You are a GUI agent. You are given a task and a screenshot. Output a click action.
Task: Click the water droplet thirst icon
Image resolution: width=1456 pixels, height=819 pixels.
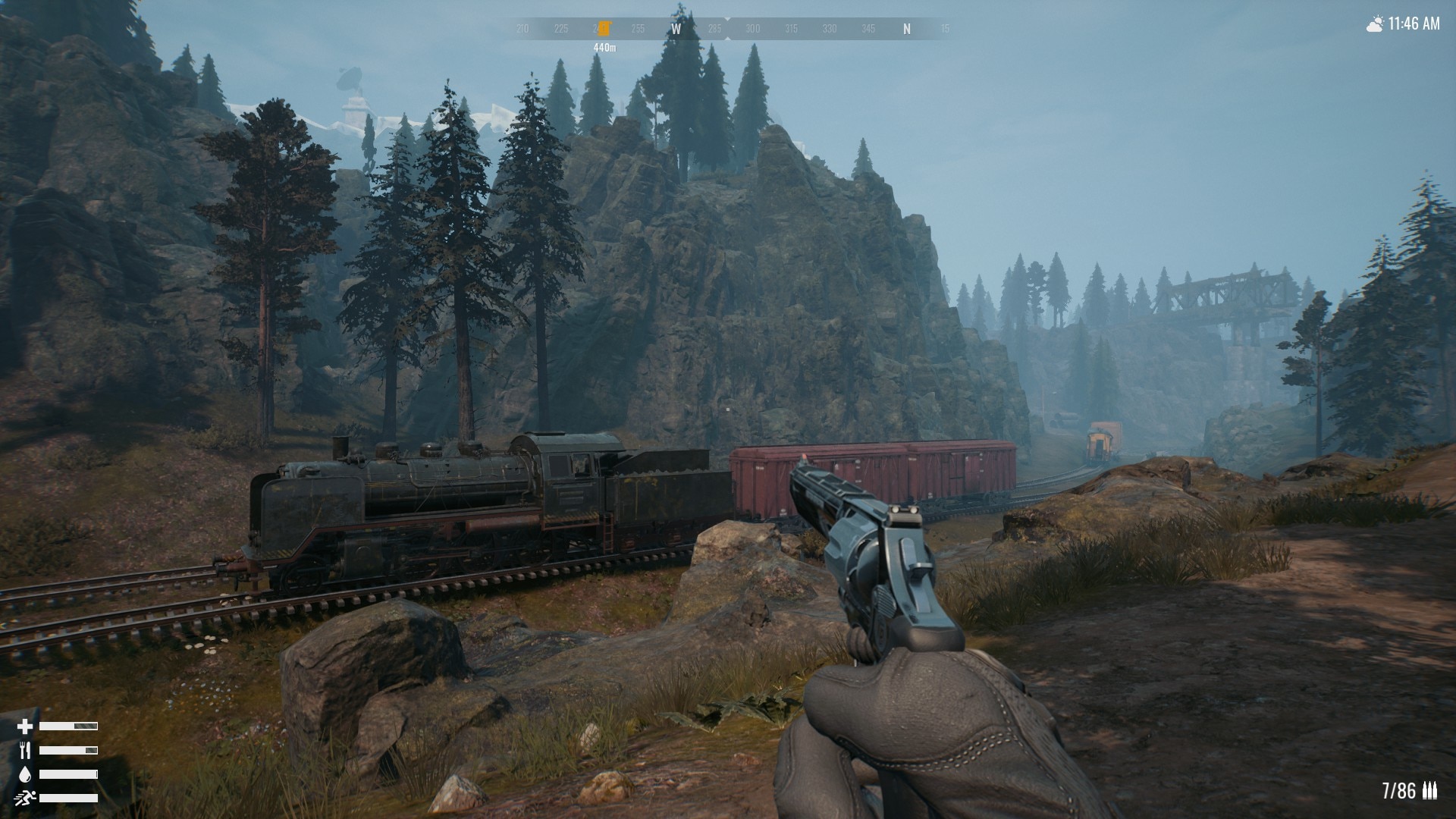25,774
